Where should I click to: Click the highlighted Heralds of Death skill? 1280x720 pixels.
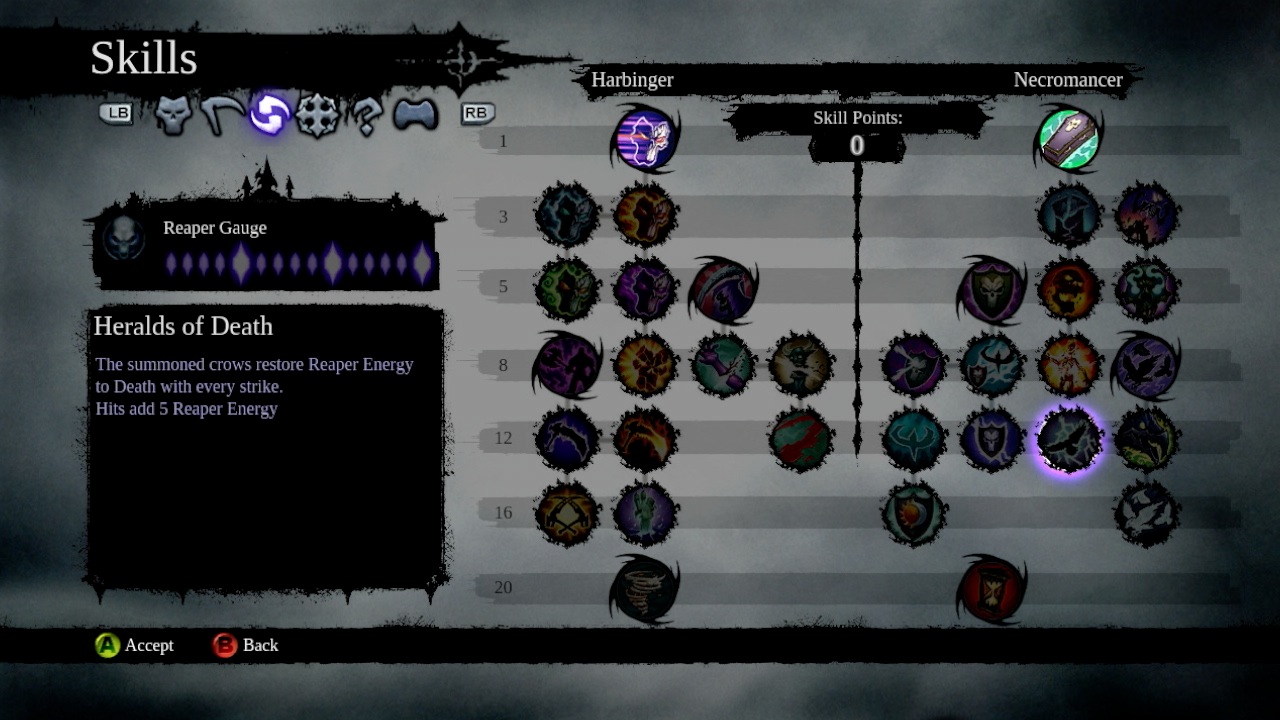tap(1068, 439)
